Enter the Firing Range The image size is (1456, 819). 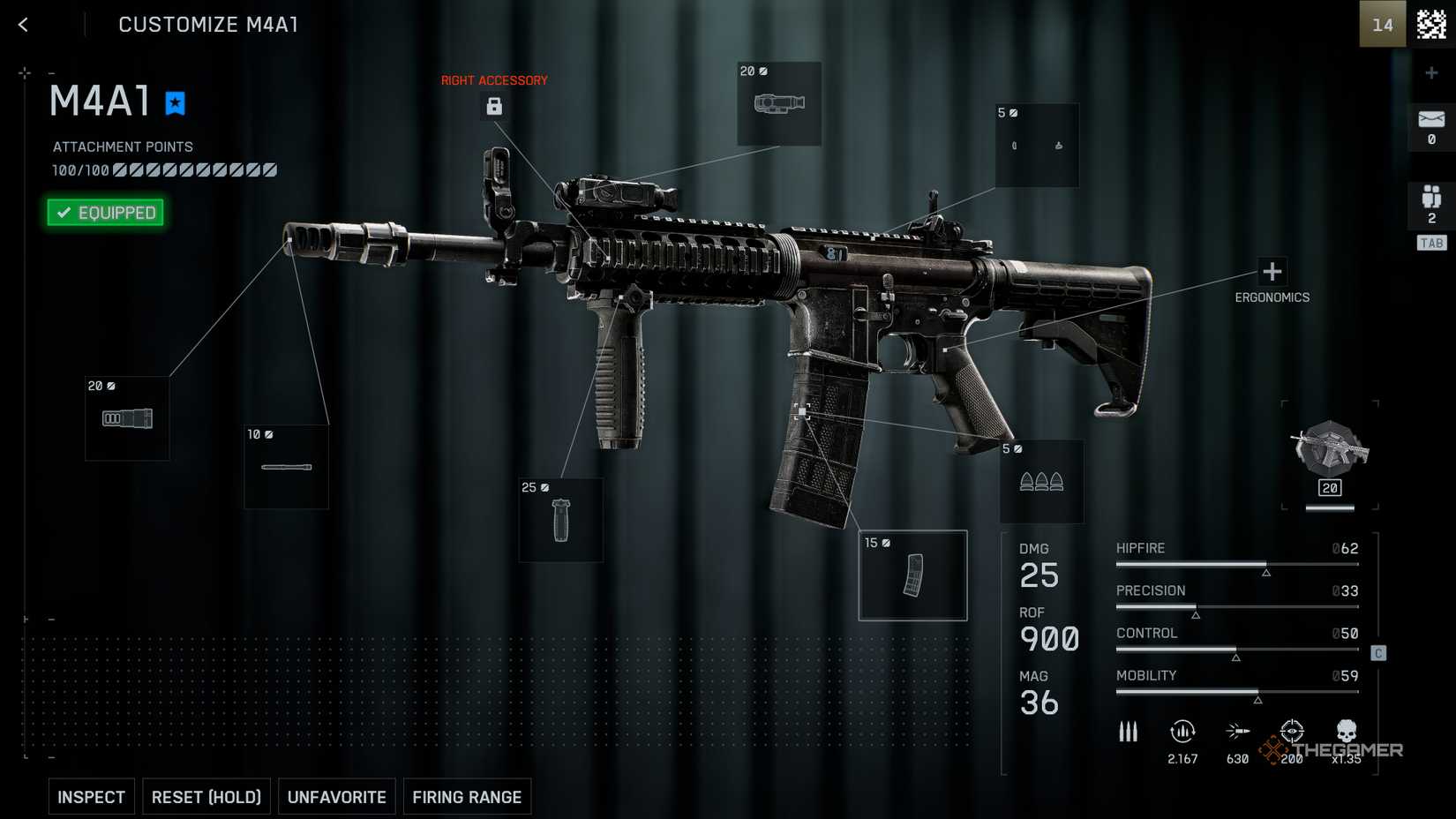(x=467, y=797)
